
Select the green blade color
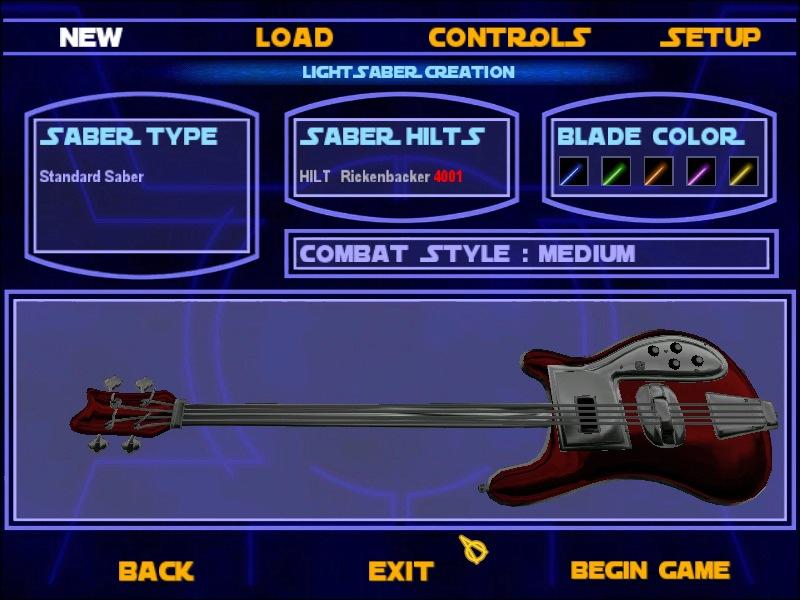[x=616, y=172]
